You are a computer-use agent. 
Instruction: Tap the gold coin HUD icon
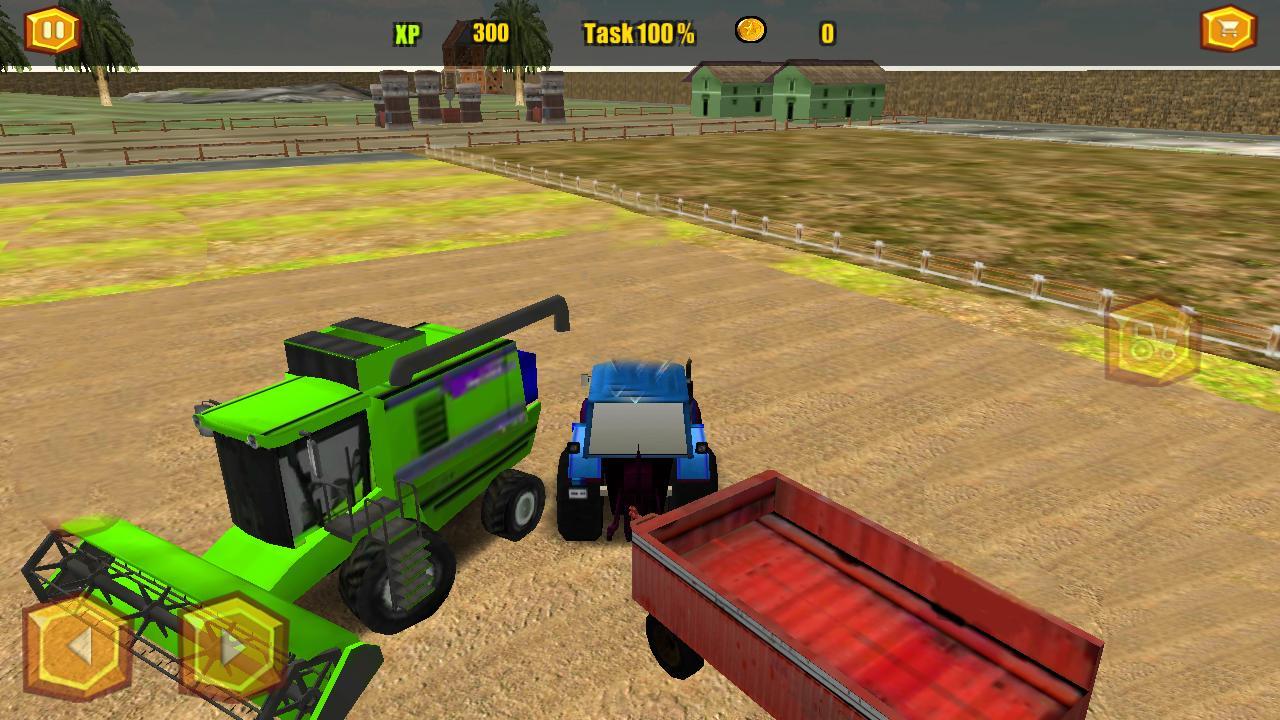tap(749, 31)
